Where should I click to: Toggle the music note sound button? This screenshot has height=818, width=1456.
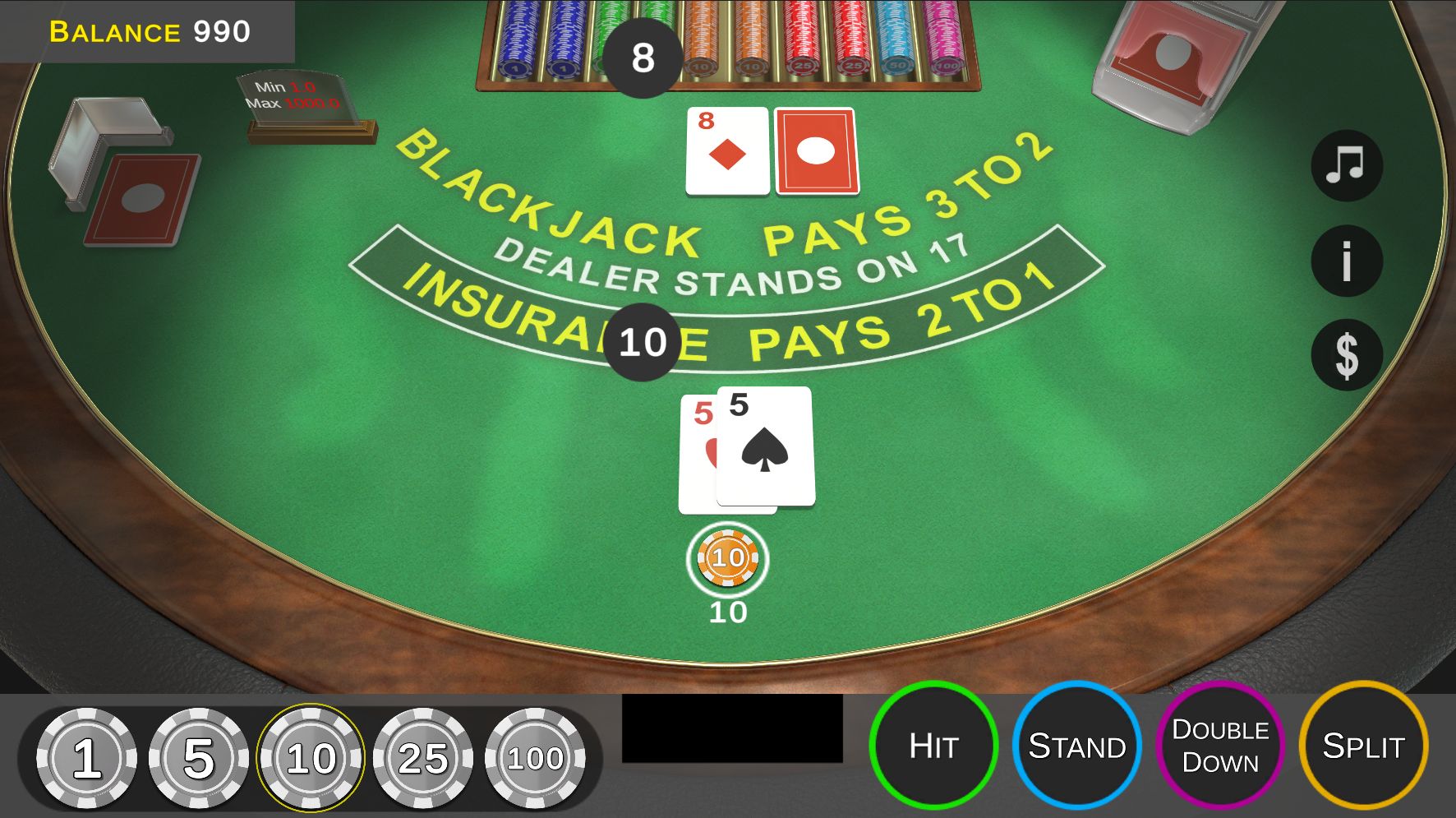1346,166
